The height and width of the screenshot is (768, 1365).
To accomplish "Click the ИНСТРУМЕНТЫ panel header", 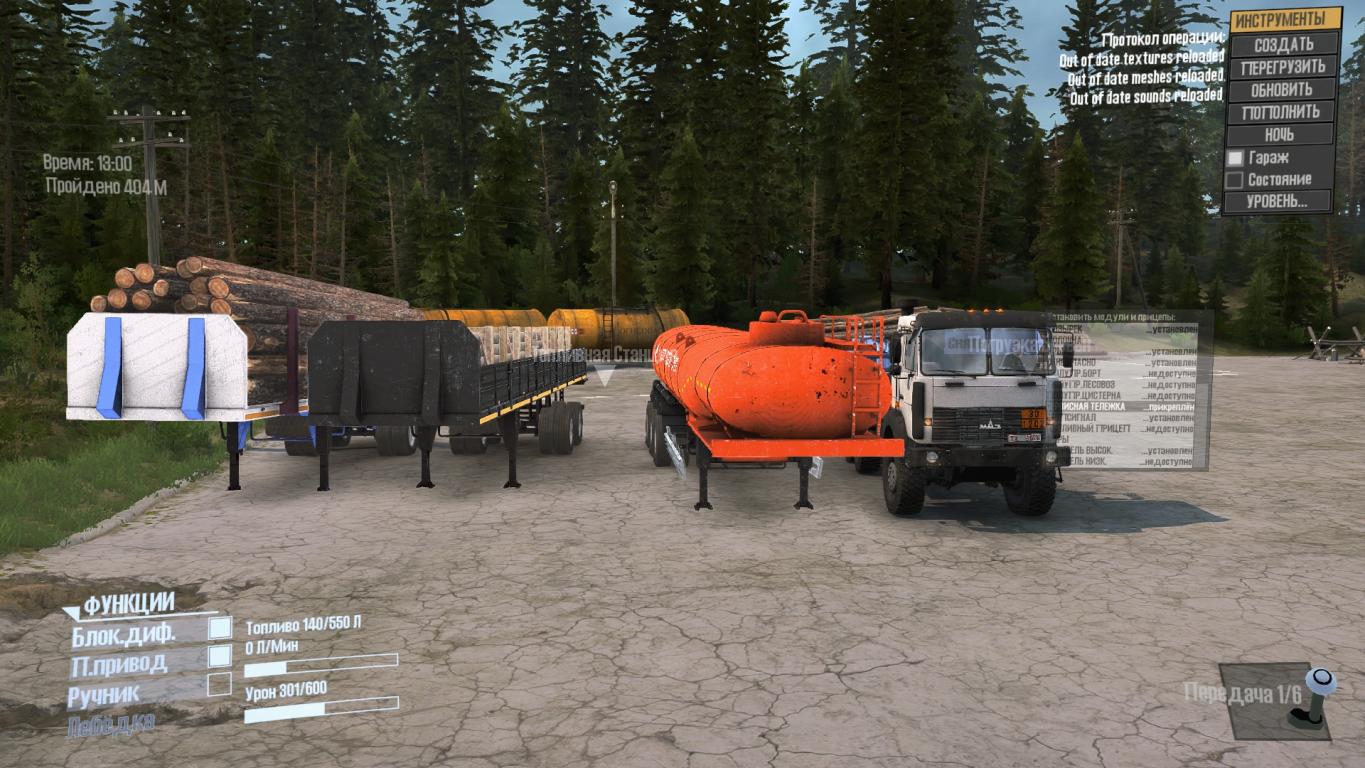I will point(1284,19).
